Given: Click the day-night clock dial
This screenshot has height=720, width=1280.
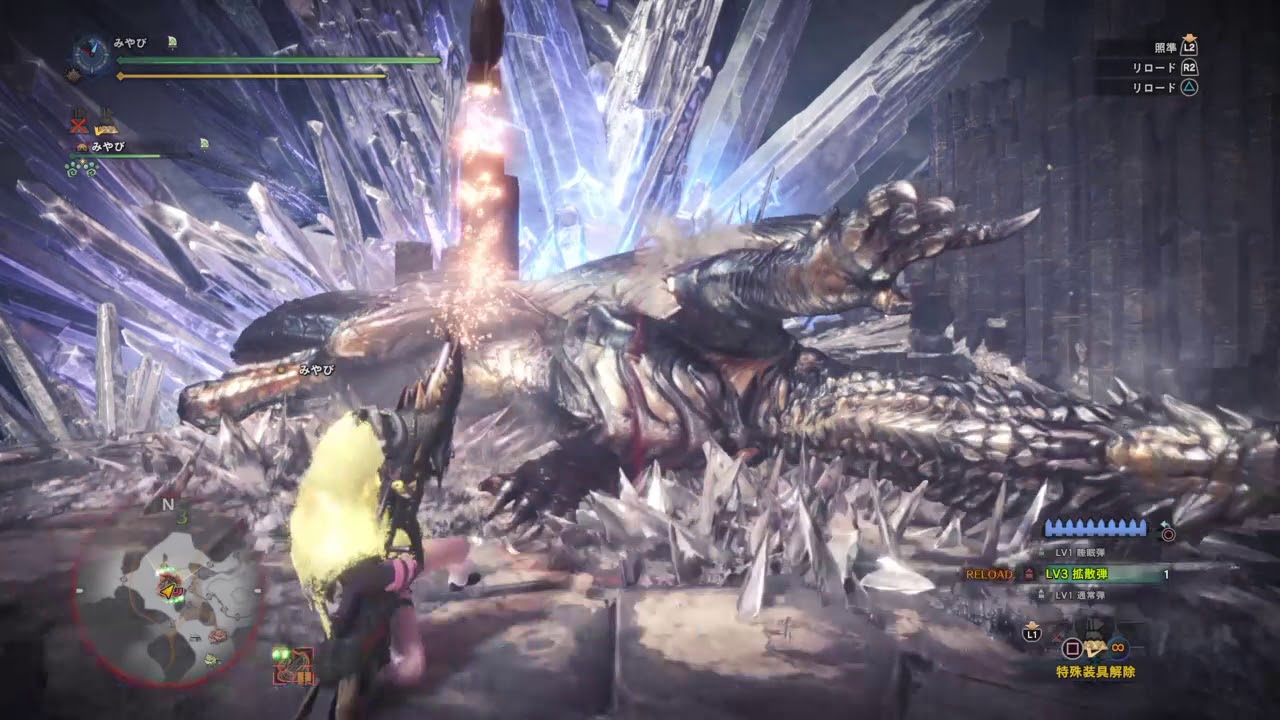Looking at the screenshot, I should pos(89,57).
